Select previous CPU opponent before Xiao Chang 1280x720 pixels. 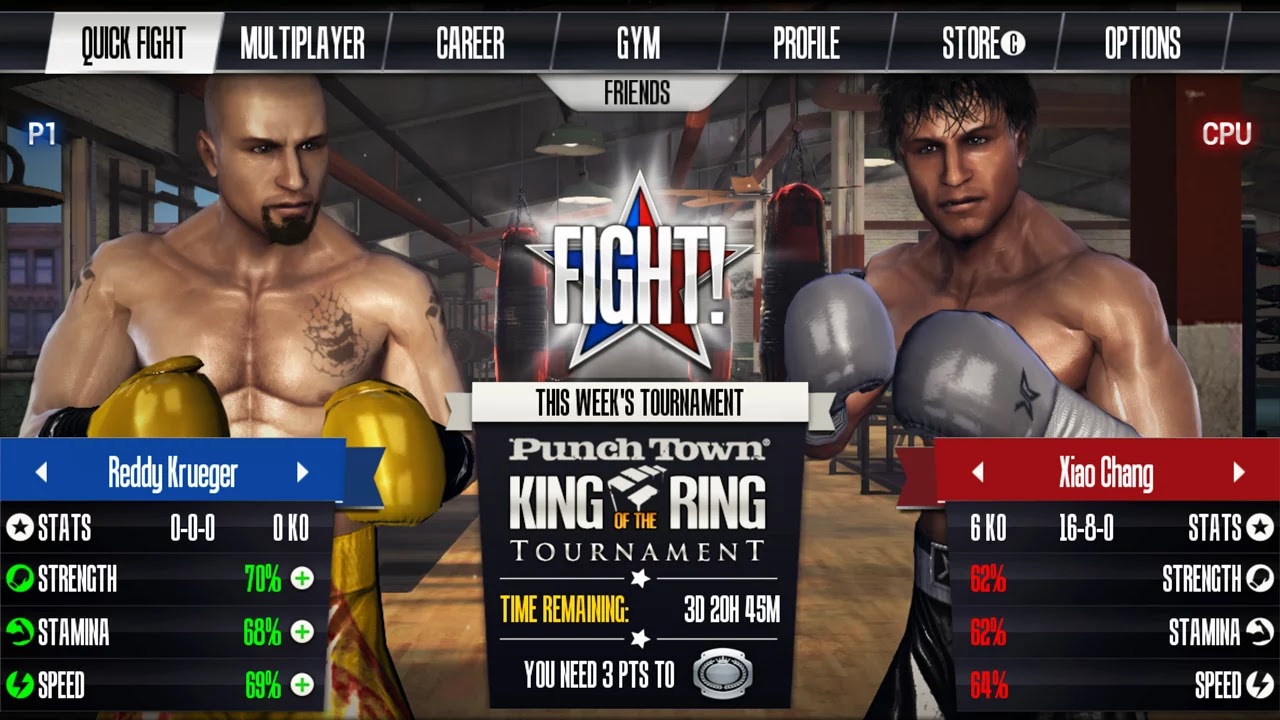click(x=977, y=473)
